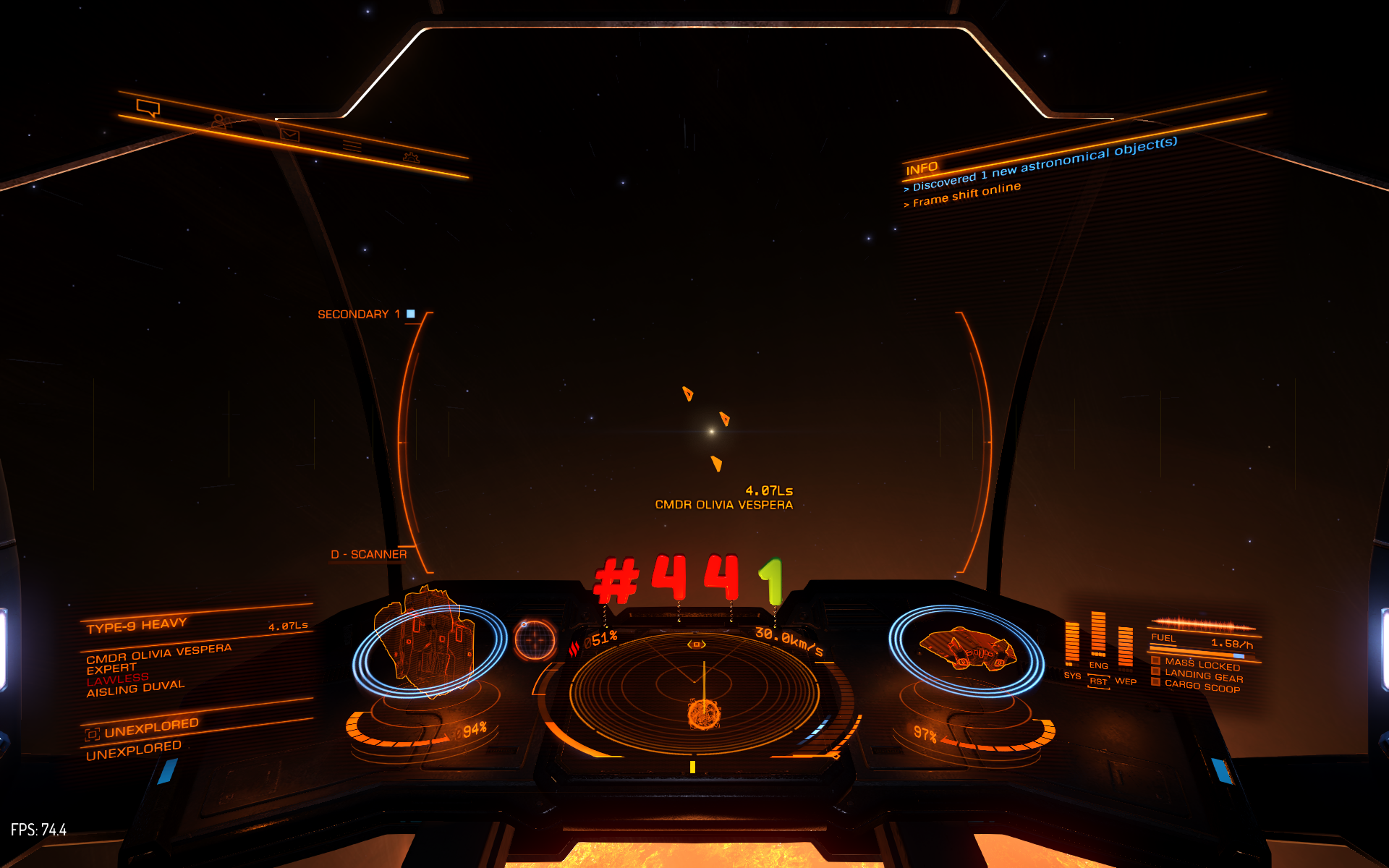This screenshot has height=868, width=1389.
Task: Show the comms history list tab
Action: click(x=352, y=146)
